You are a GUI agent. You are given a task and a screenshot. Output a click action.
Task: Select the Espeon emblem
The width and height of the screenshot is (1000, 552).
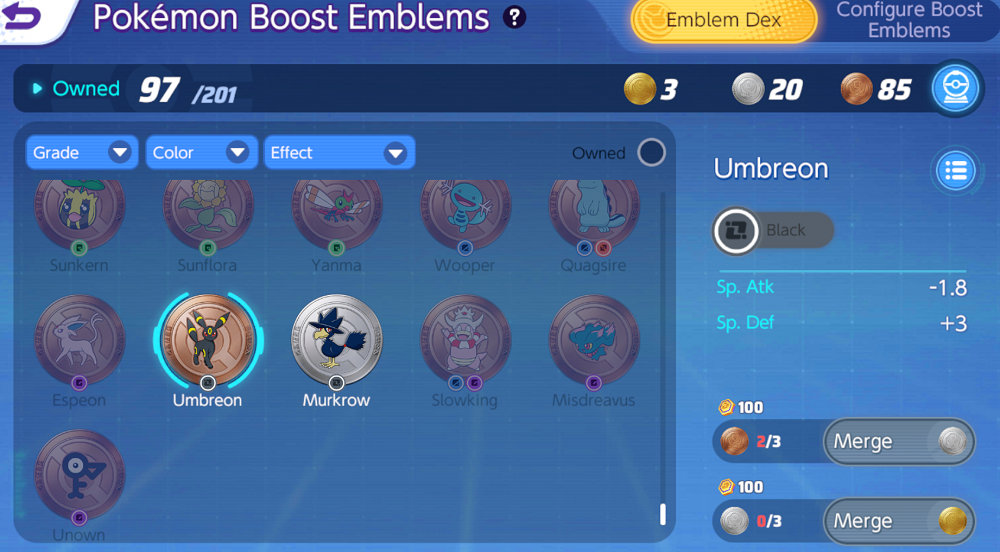tap(80, 340)
